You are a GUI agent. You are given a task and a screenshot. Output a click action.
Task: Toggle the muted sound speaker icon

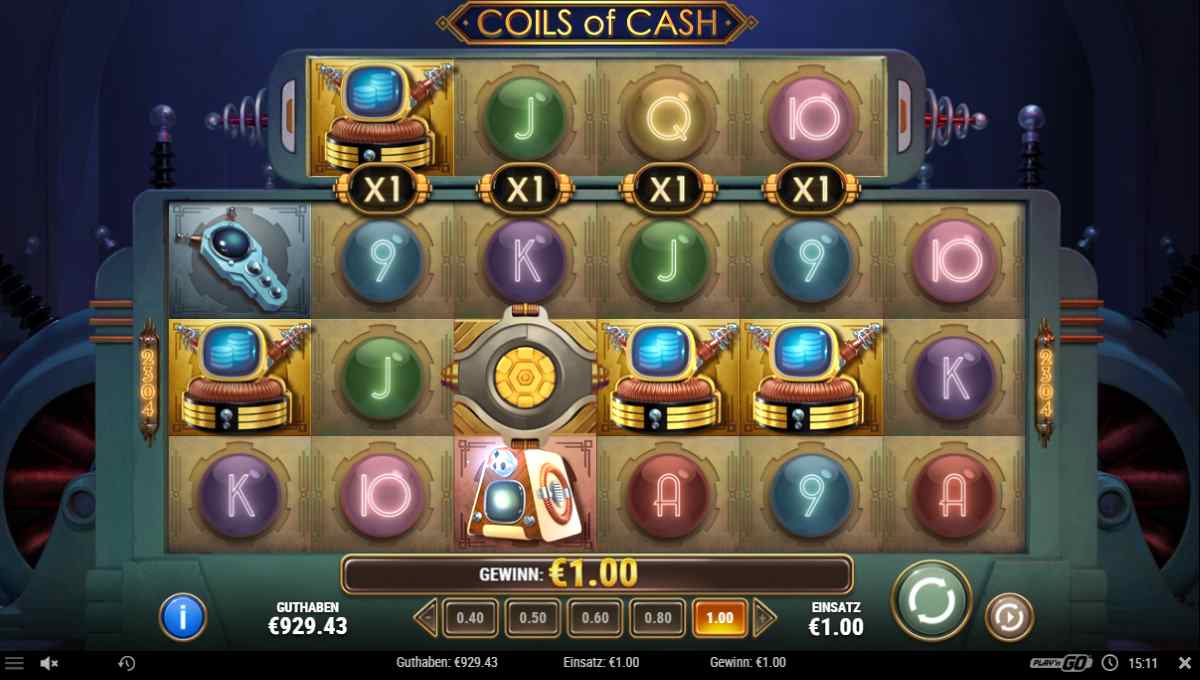coord(48,663)
